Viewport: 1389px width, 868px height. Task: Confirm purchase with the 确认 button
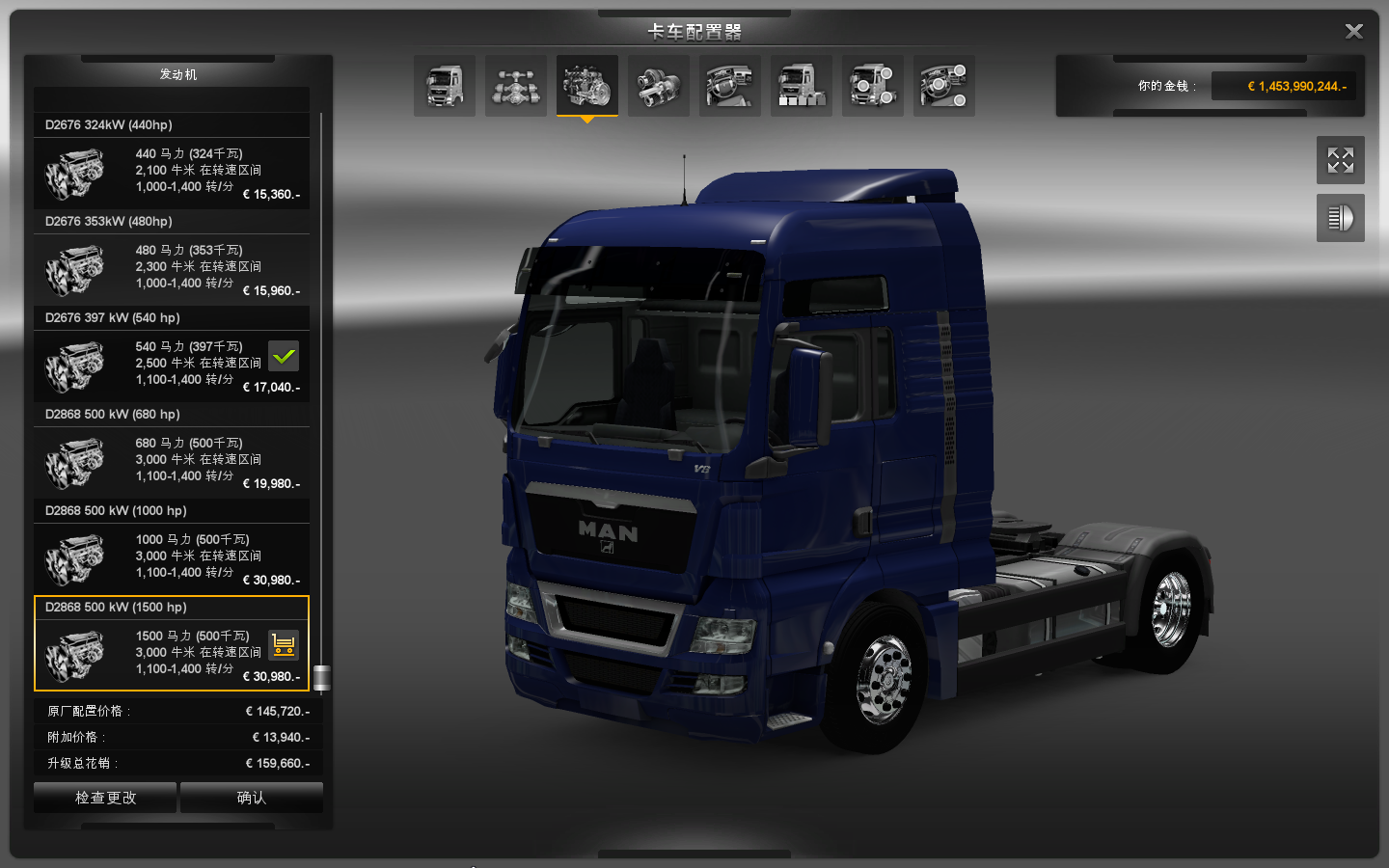252,798
